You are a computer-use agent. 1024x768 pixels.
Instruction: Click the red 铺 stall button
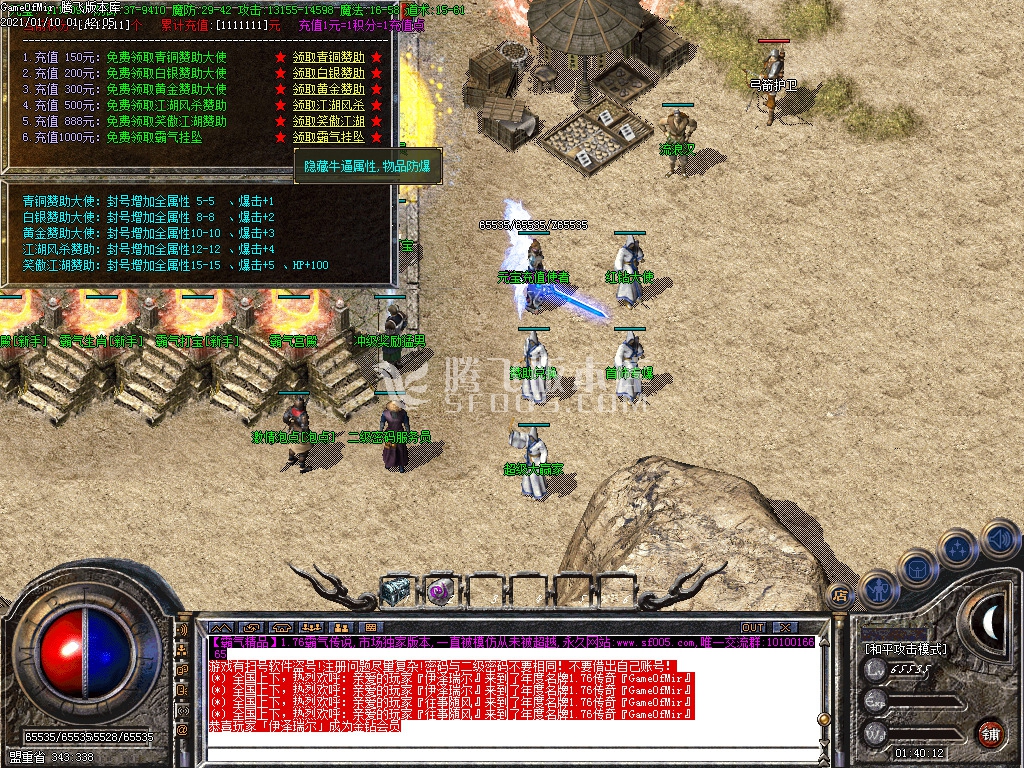pos(989,733)
